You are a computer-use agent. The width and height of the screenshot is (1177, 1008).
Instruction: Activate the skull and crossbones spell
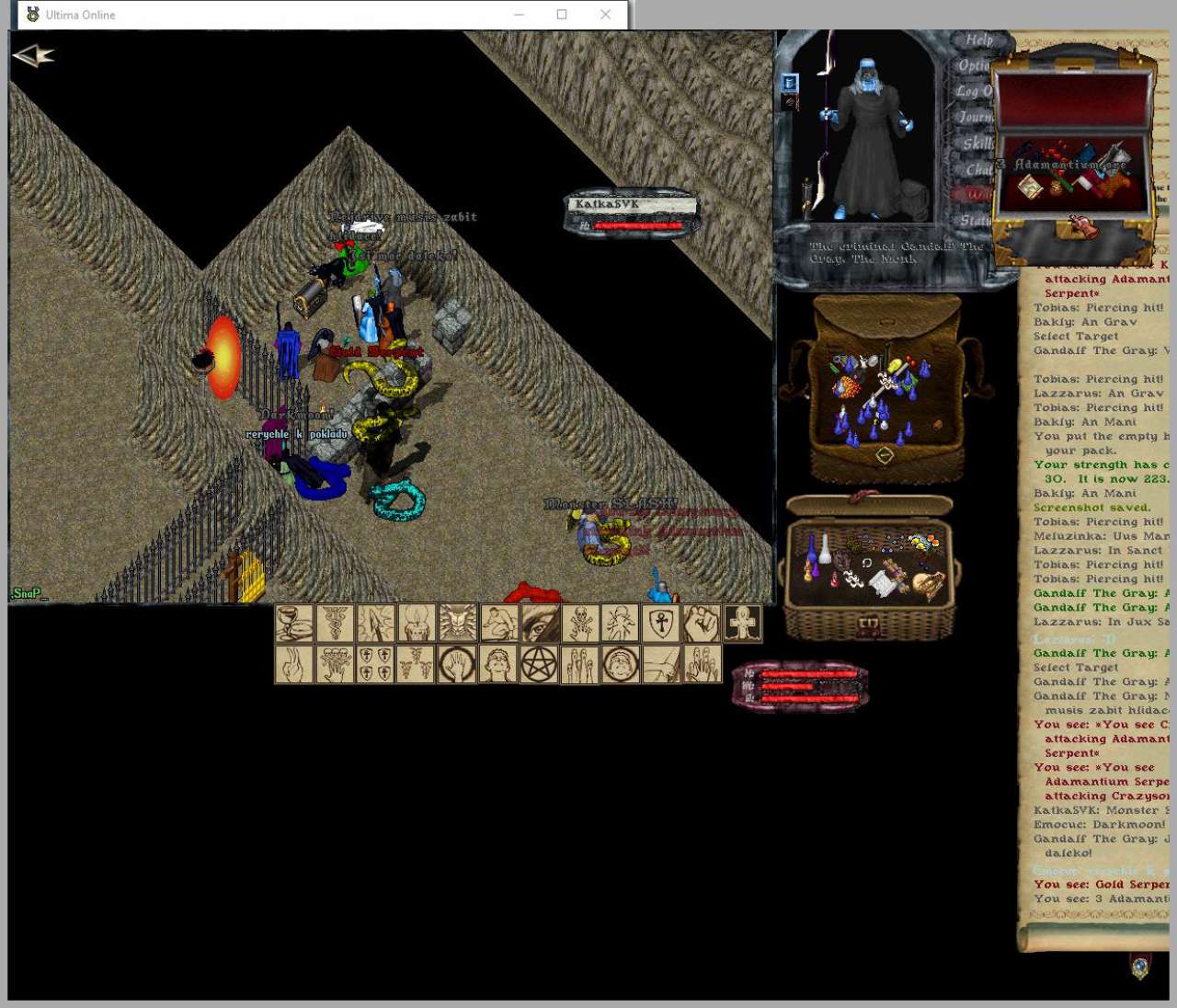580,623
